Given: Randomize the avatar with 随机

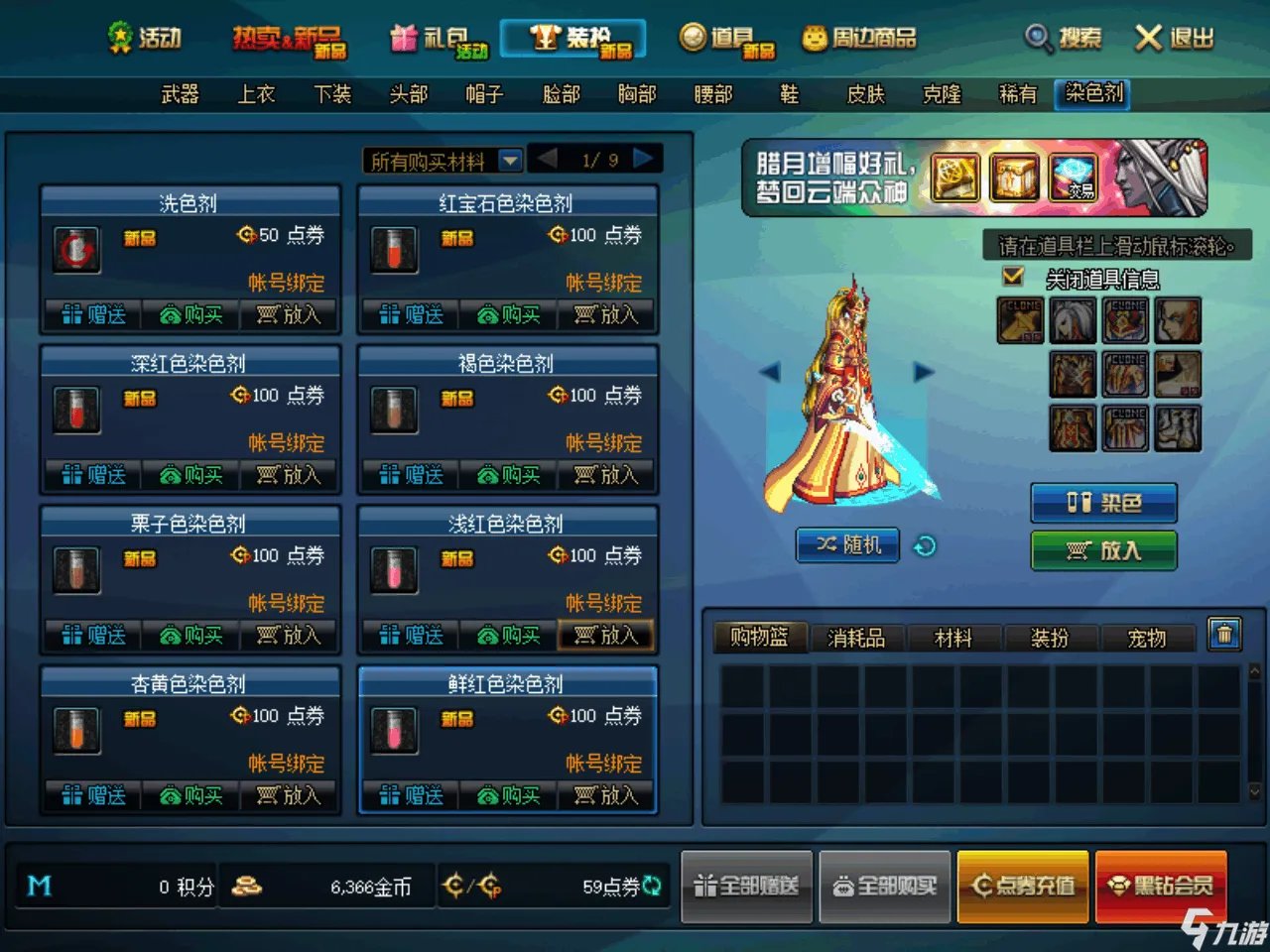Looking at the screenshot, I should point(847,544).
